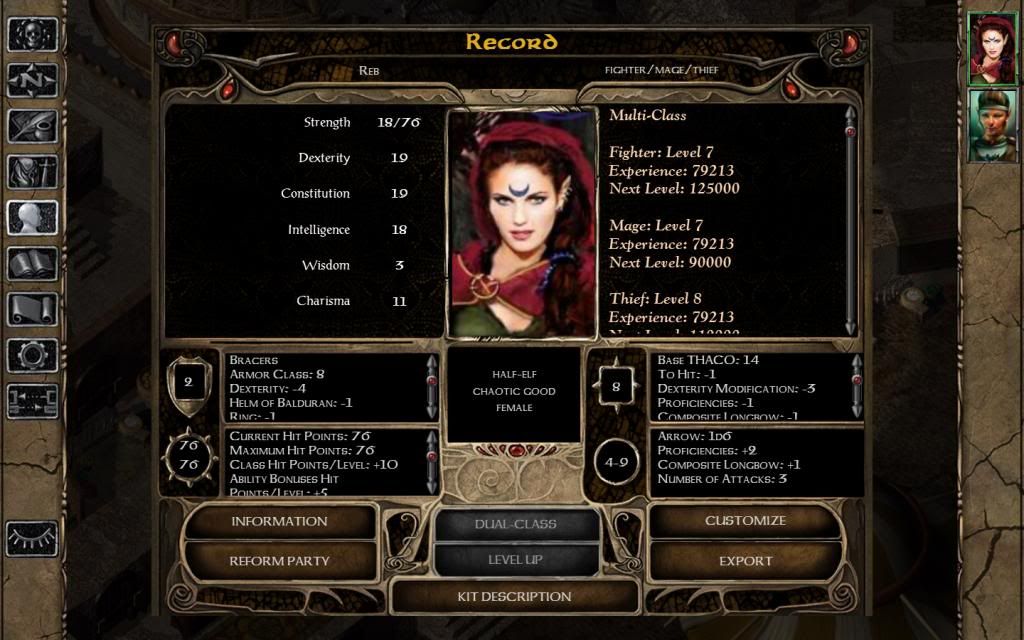
Task: Open the options gear icon
Action: coord(32,355)
